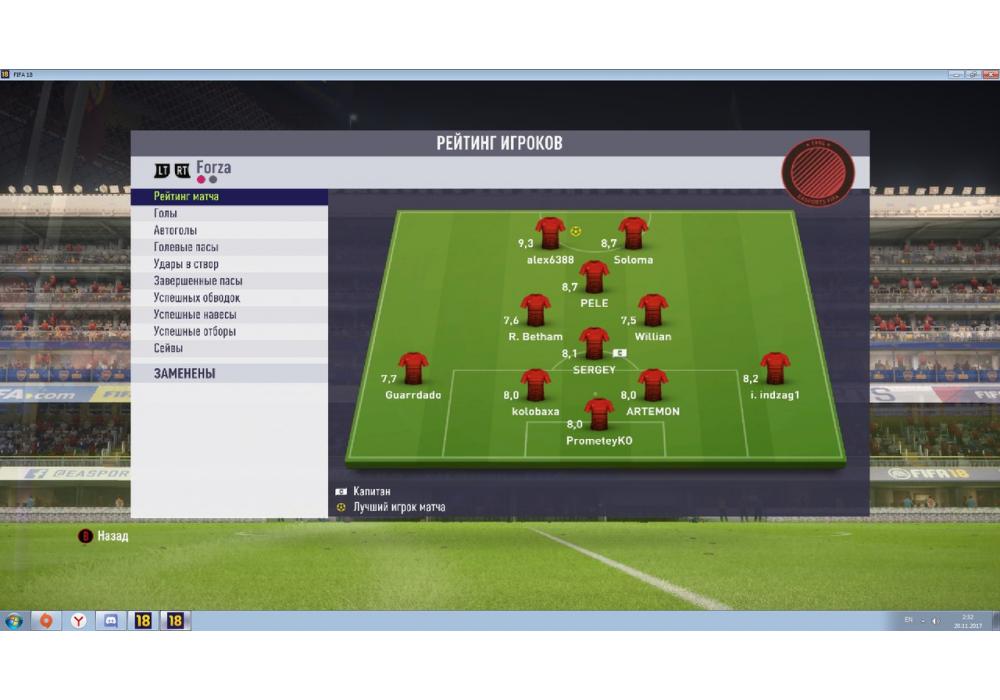Click the Назад back button
The height and width of the screenshot is (700, 1000).
tap(104, 536)
